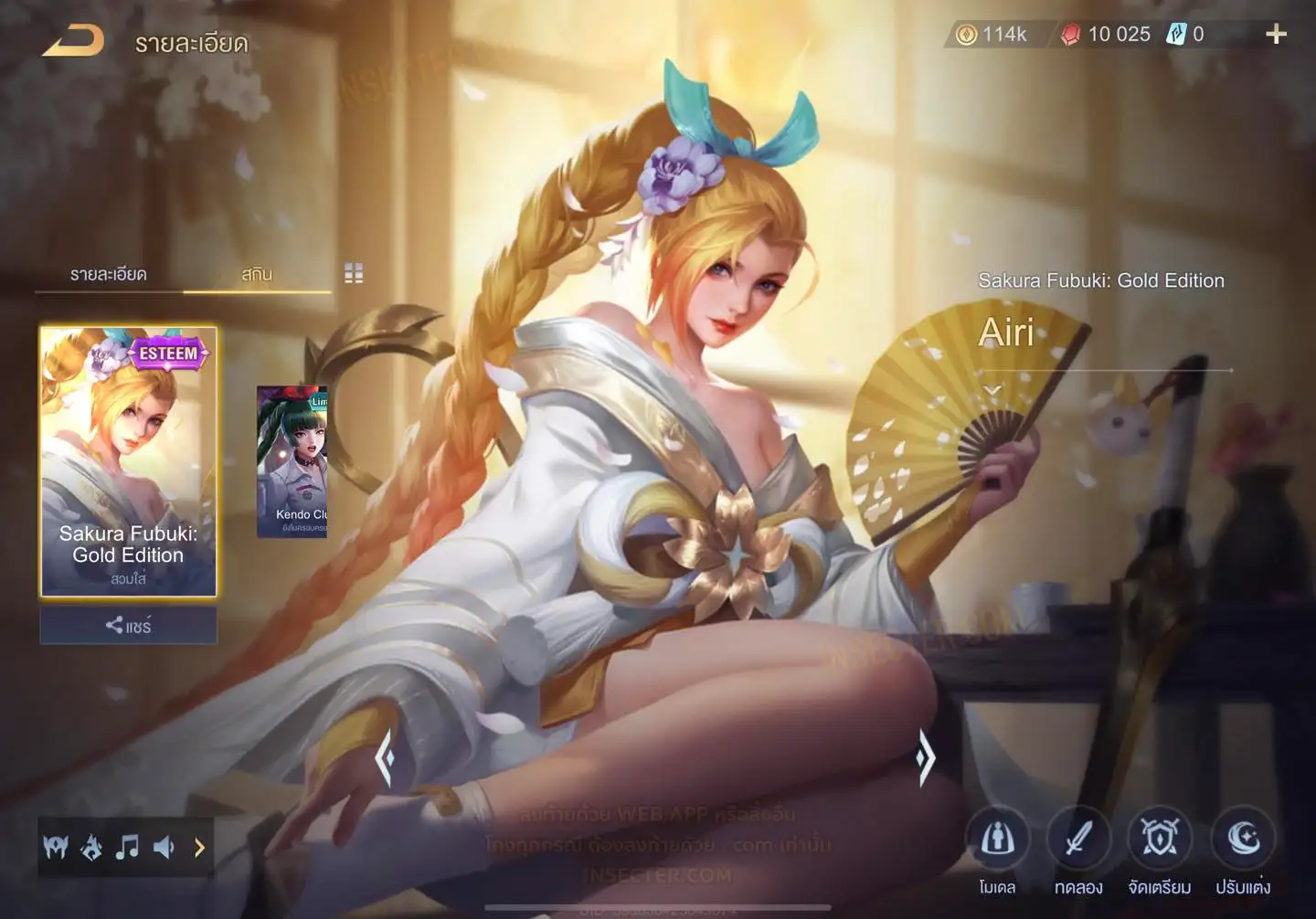Open the โมเดล model viewer
Image resolution: width=1316 pixels, height=919 pixels.
point(997,840)
